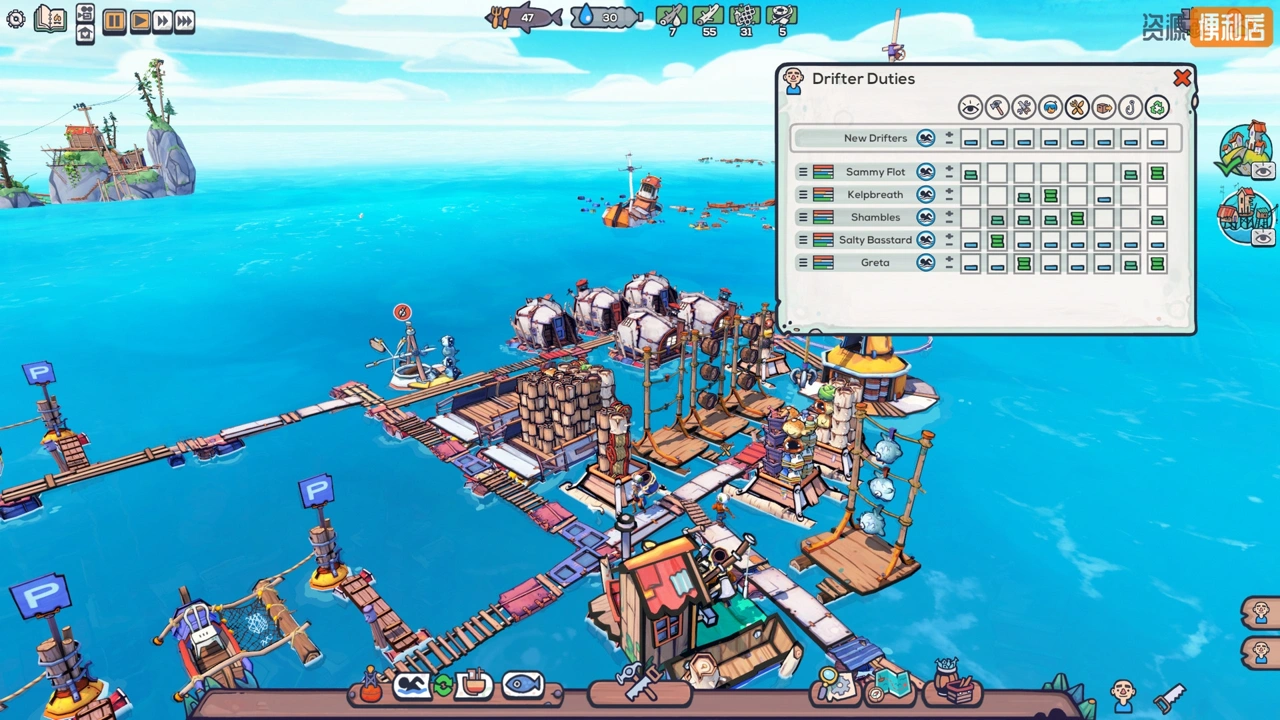
Task: Select the recycling duty column header
Action: [1157, 107]
